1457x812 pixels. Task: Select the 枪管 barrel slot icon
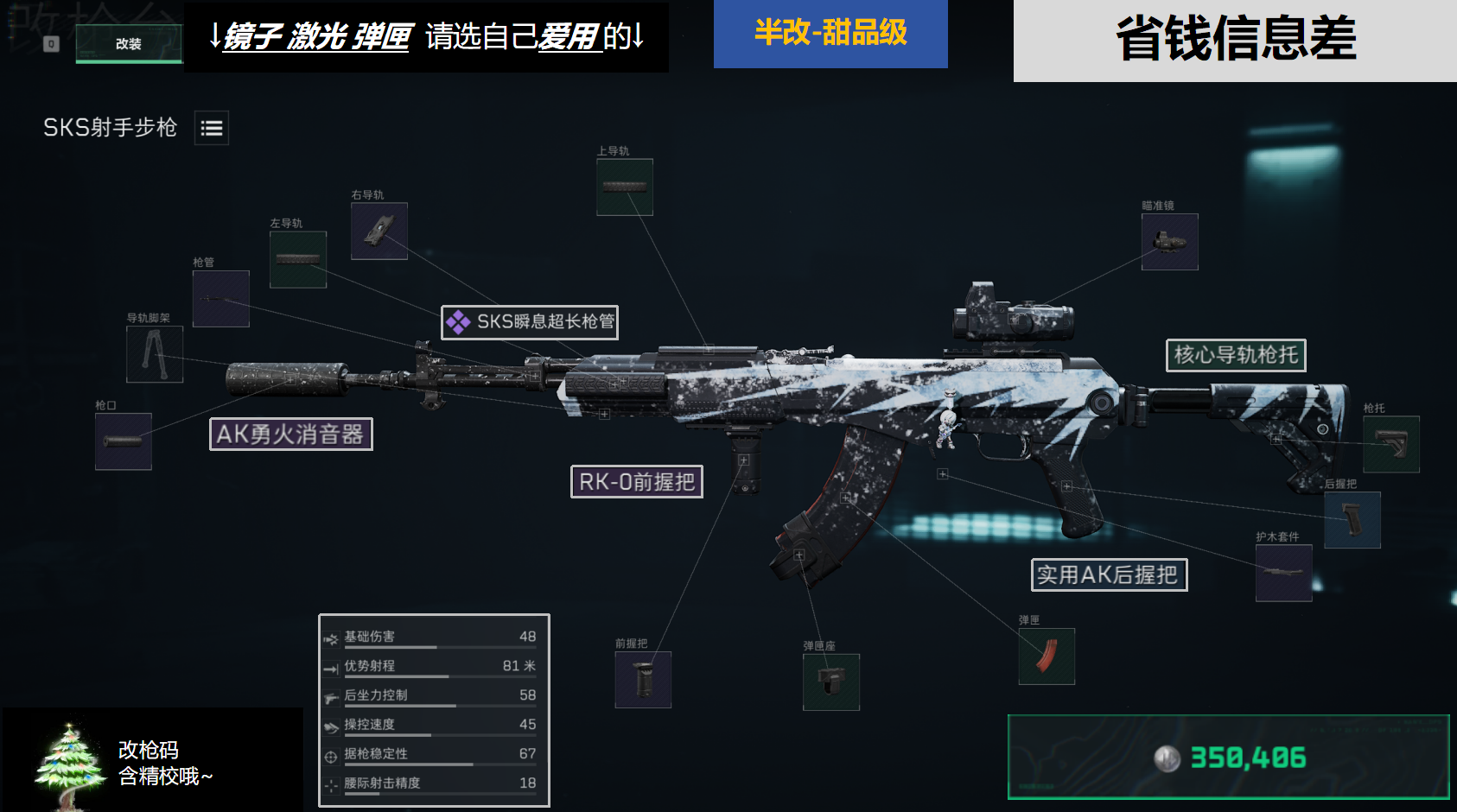tap(220, 298)
